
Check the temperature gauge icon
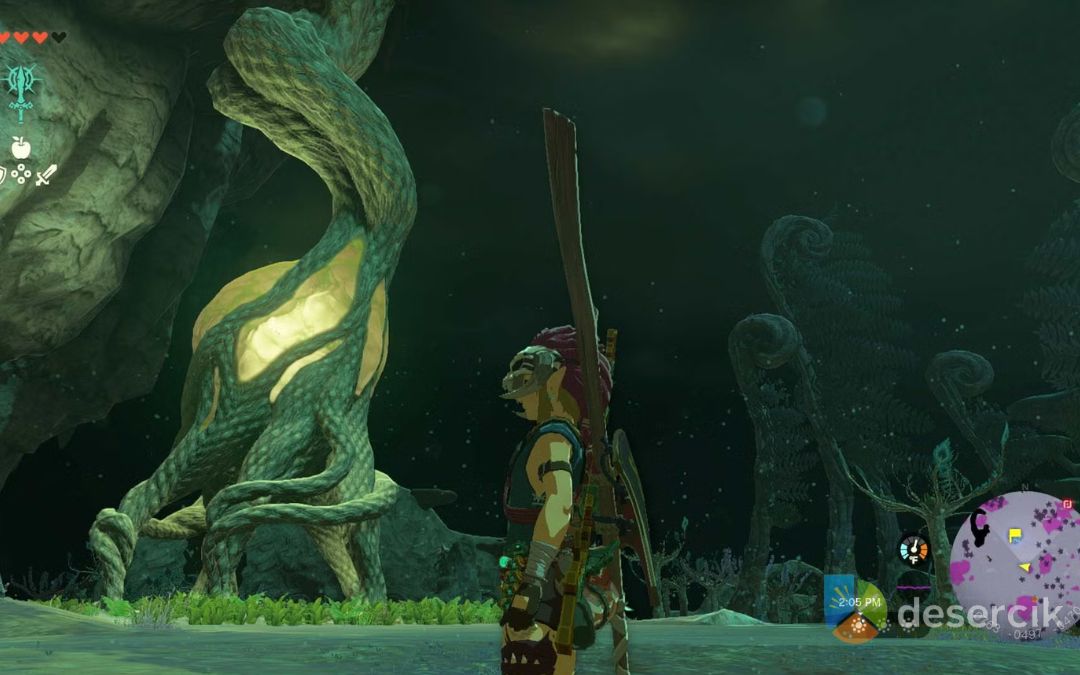pos(913,549)
